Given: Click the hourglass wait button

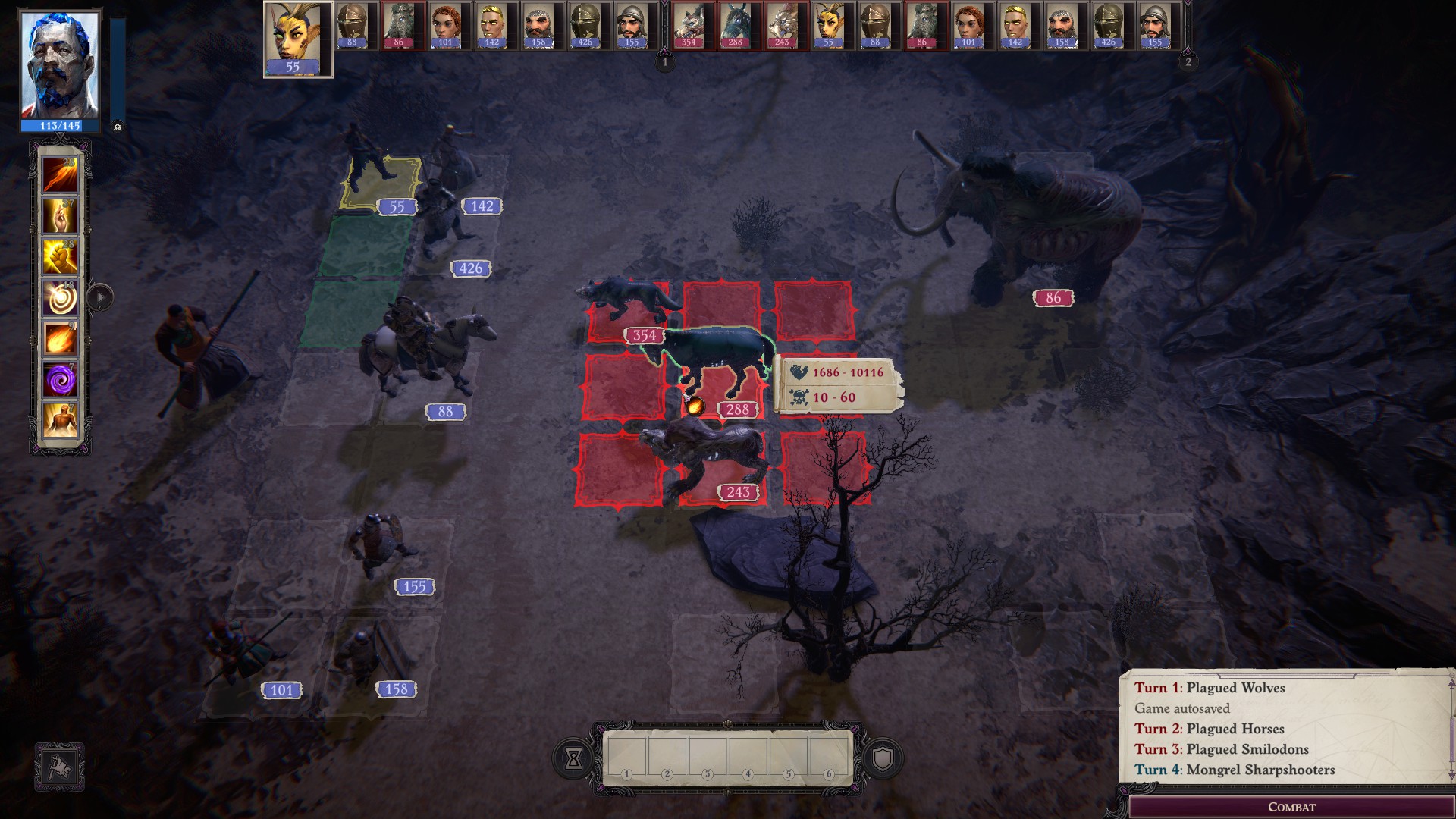Looking at the screenshot, I should tap(573, 758).
